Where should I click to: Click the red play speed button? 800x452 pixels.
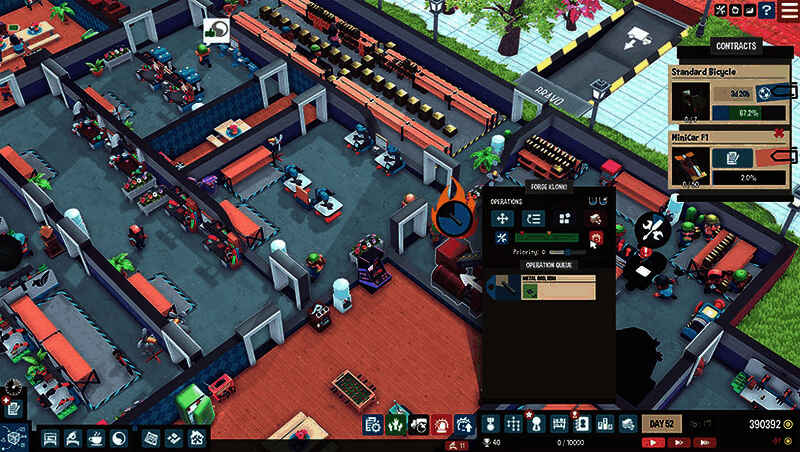point(654,441)
